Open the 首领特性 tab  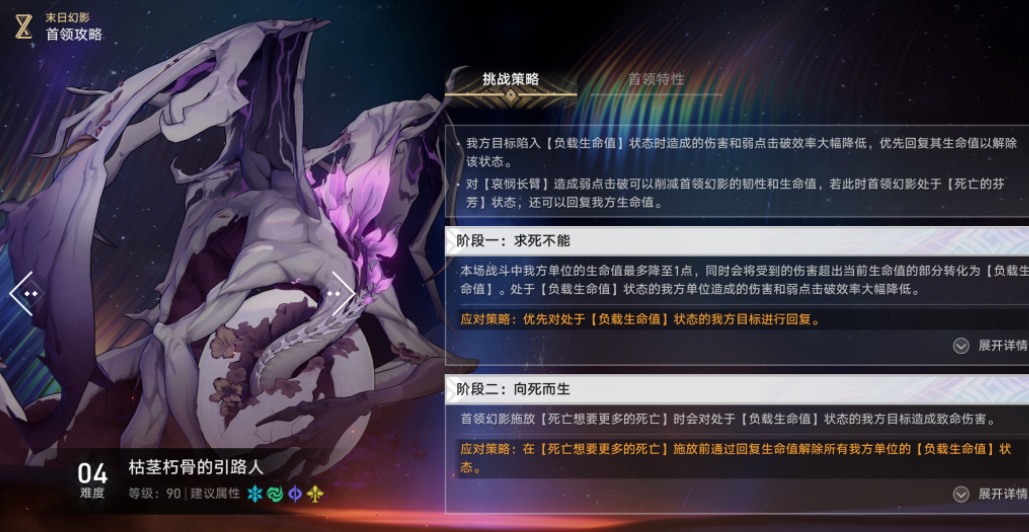coord(656,79)
